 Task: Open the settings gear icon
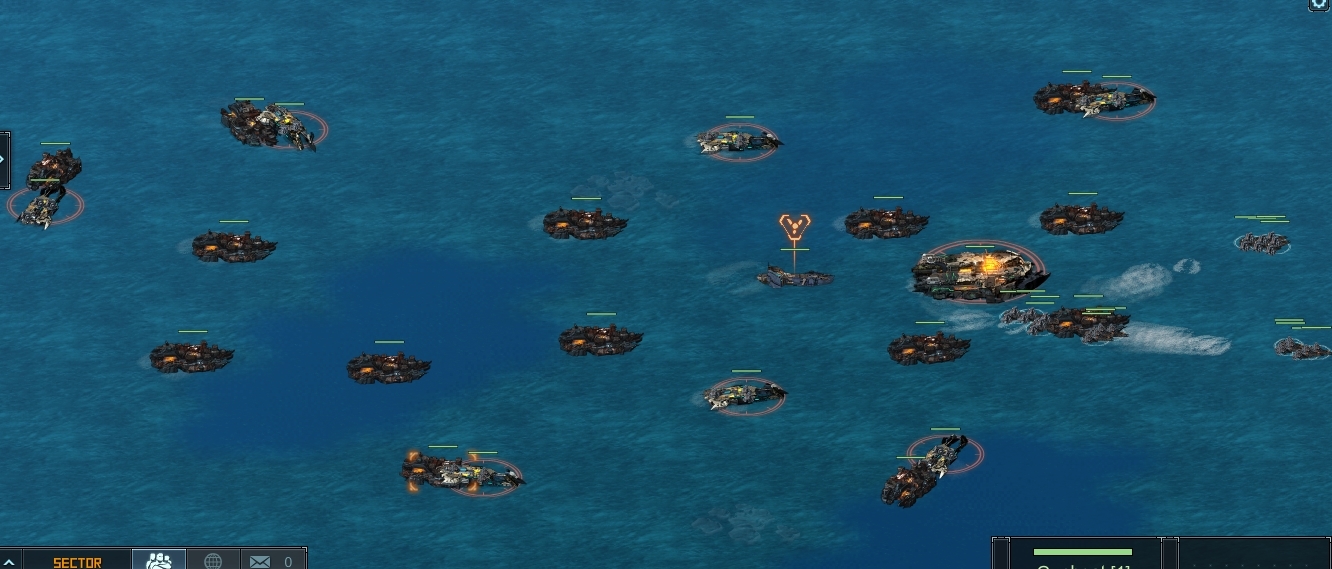pos(1321,4)
